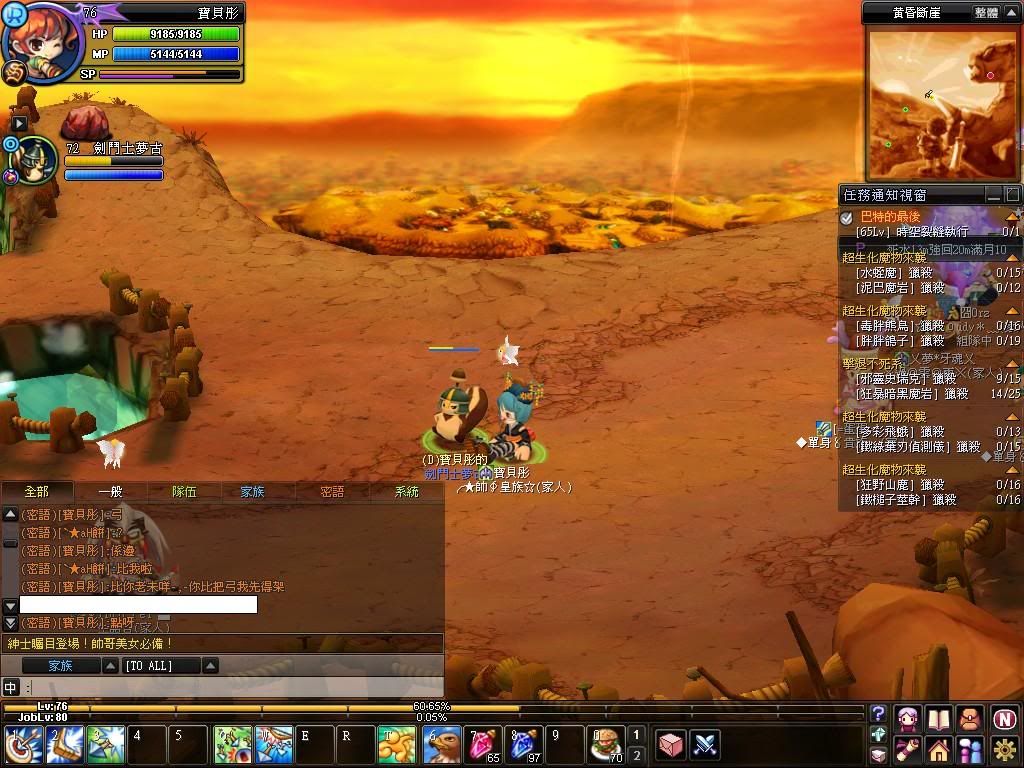This screenshot has width=1024, height=768.
Task: Minimize the 任務通知視窗 quest tracker
Action: [993, 194]
